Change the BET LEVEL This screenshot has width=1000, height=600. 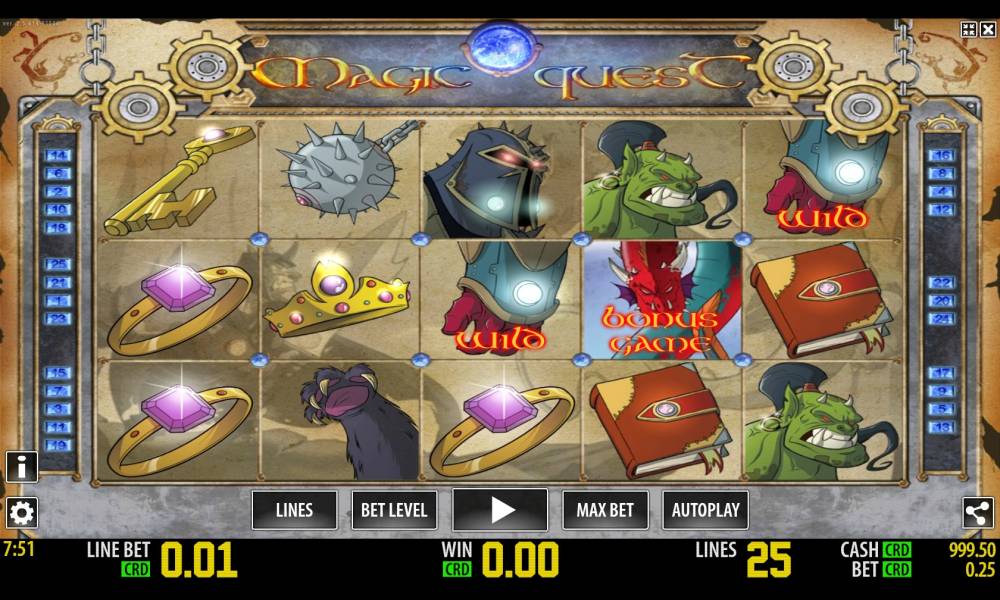click(394, 510)
